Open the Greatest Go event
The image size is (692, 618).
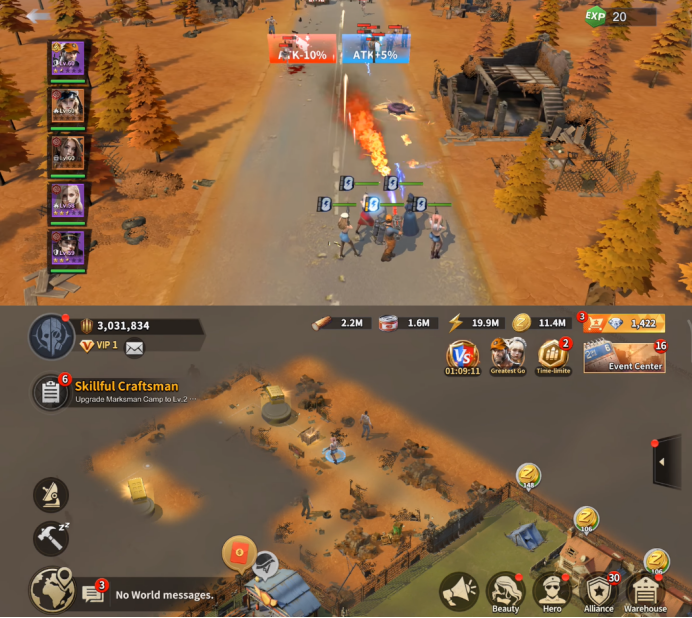507,355
